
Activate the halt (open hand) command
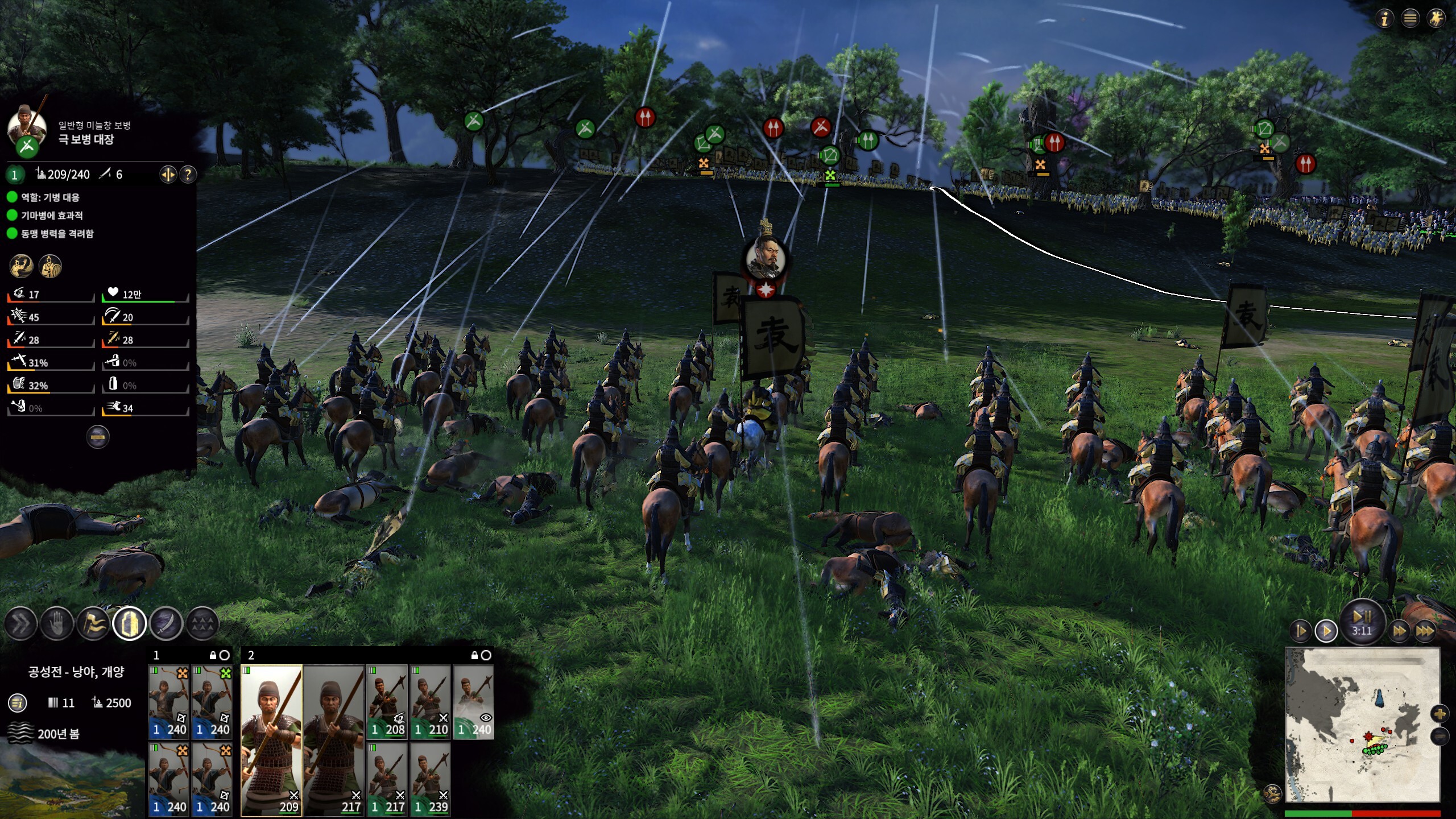coord(57,624)
